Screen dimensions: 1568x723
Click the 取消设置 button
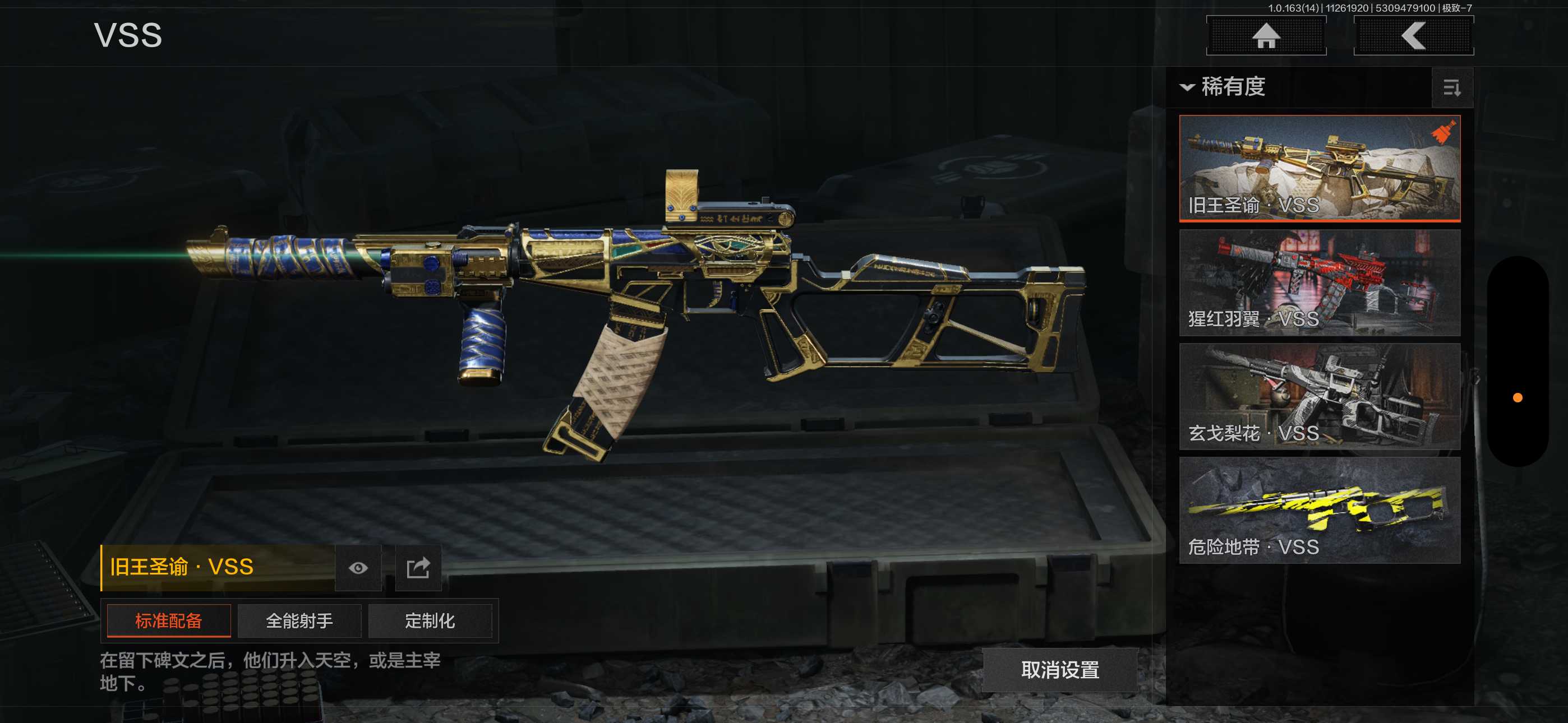tap(1060, 670)
